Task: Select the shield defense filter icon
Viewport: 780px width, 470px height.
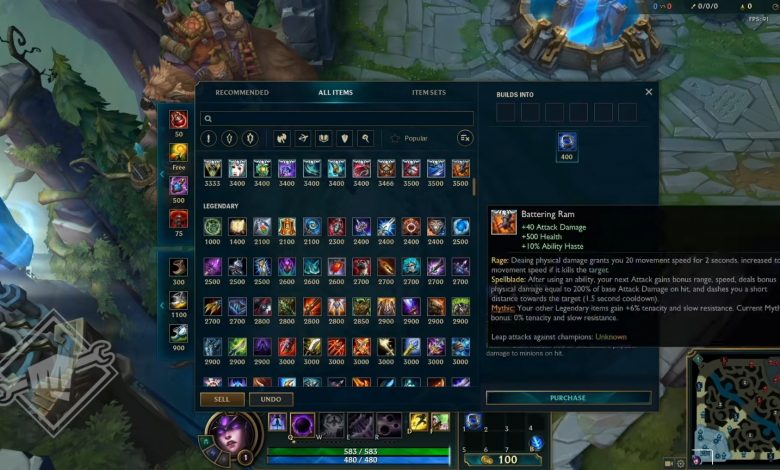Action: click(x=345, y=138)
